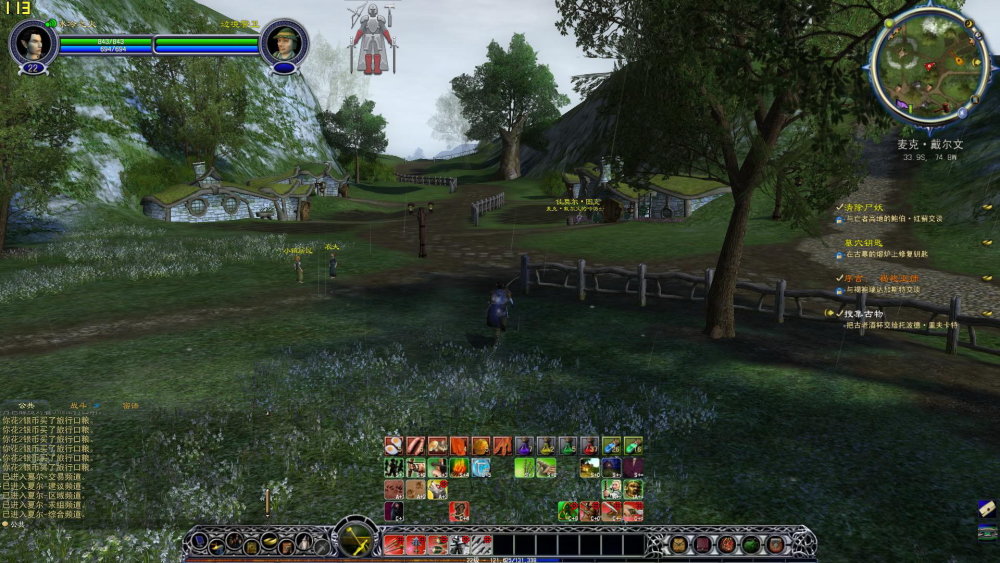Select the target portrait with green hat
The width and height of the screenshot is (1000, 563).
tap(284, 42)
